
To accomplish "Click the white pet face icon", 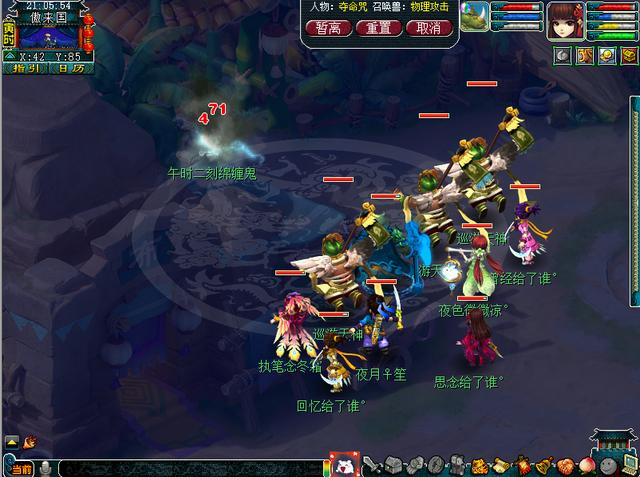I will (x=343, y=466).
